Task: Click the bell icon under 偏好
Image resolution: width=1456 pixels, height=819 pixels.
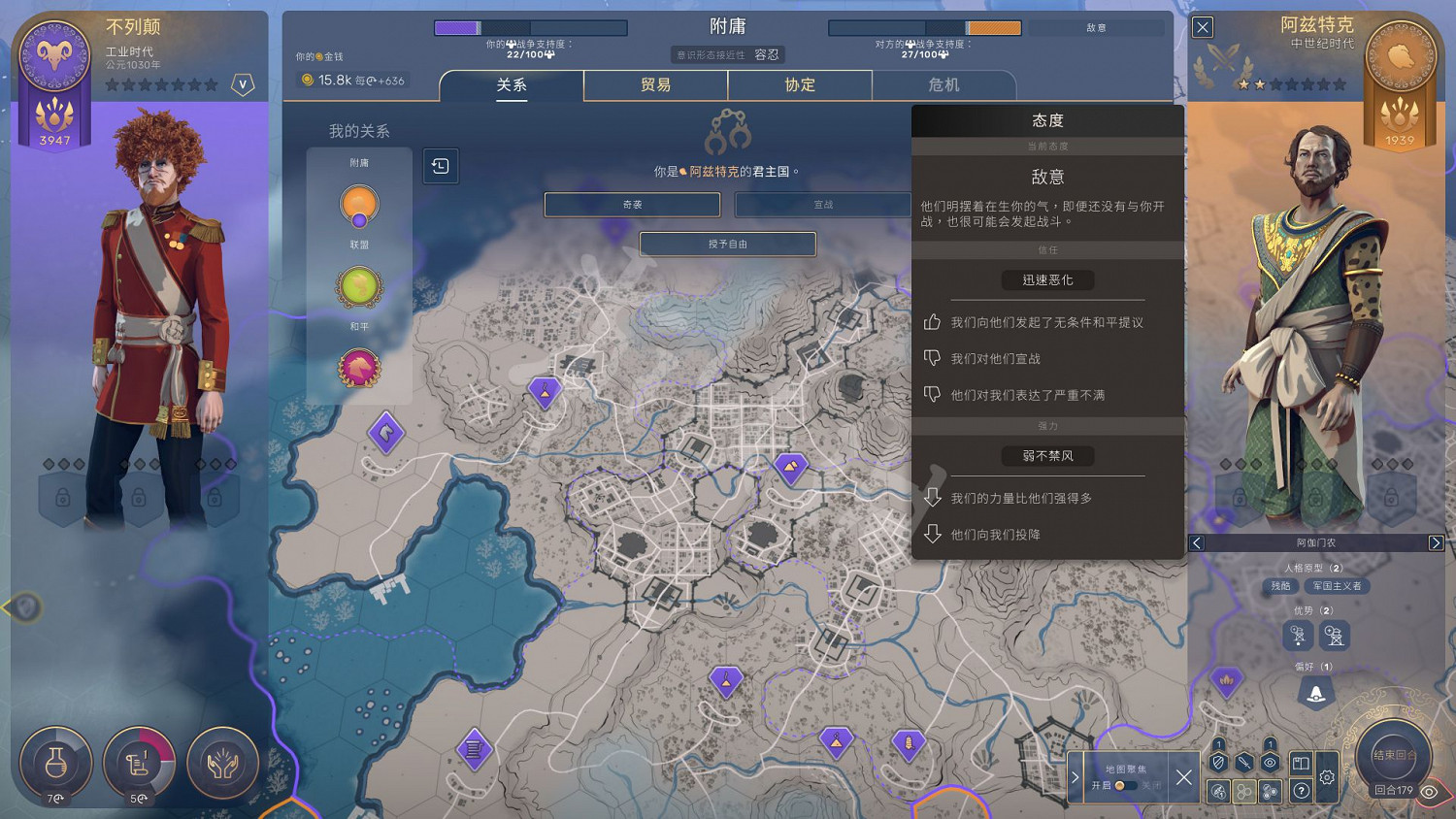Action: (1315, 692)
